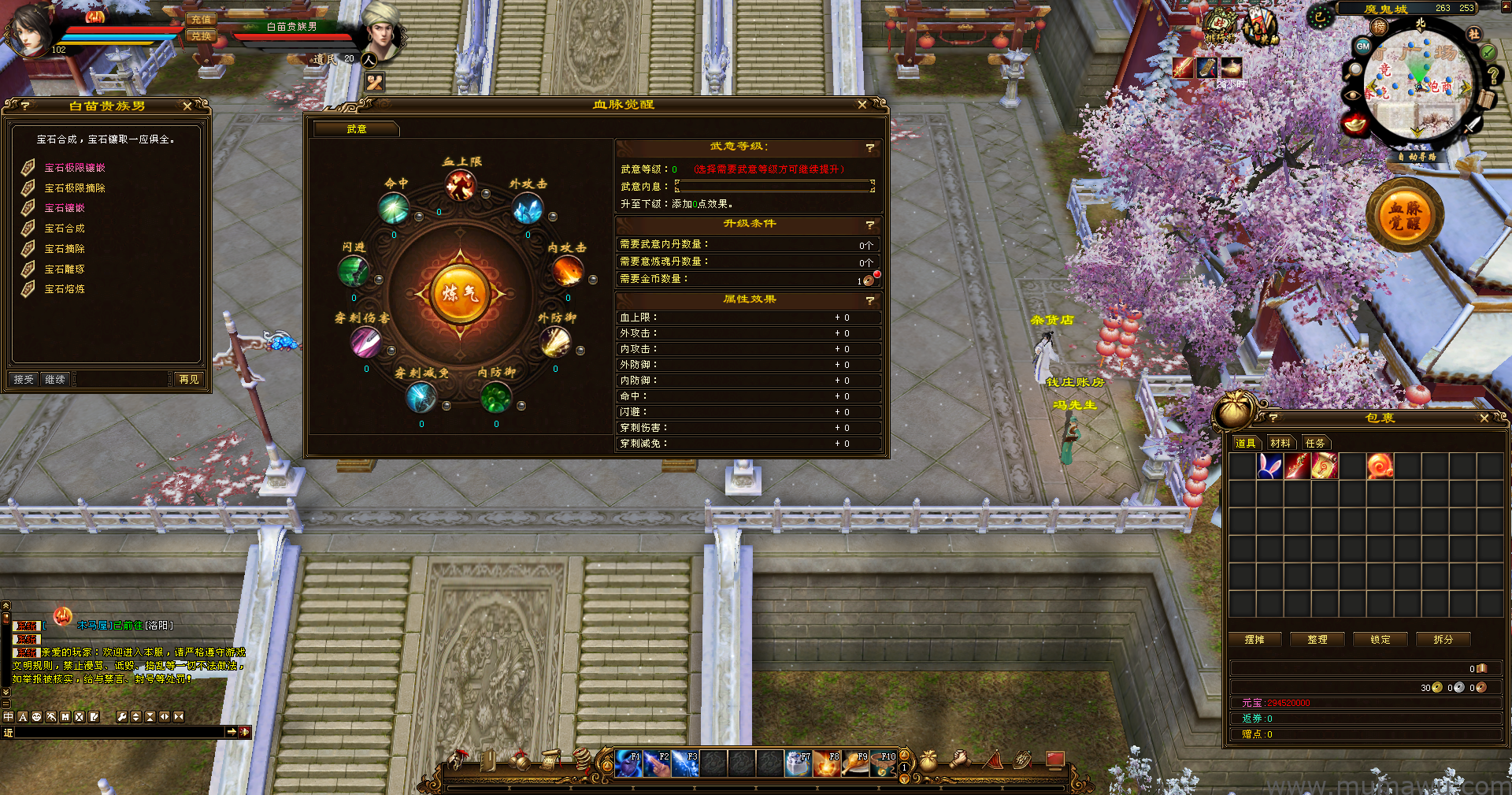
Task: Open 宝石极限镶嵌 dialogue option
Action: [x=75, y=168]
